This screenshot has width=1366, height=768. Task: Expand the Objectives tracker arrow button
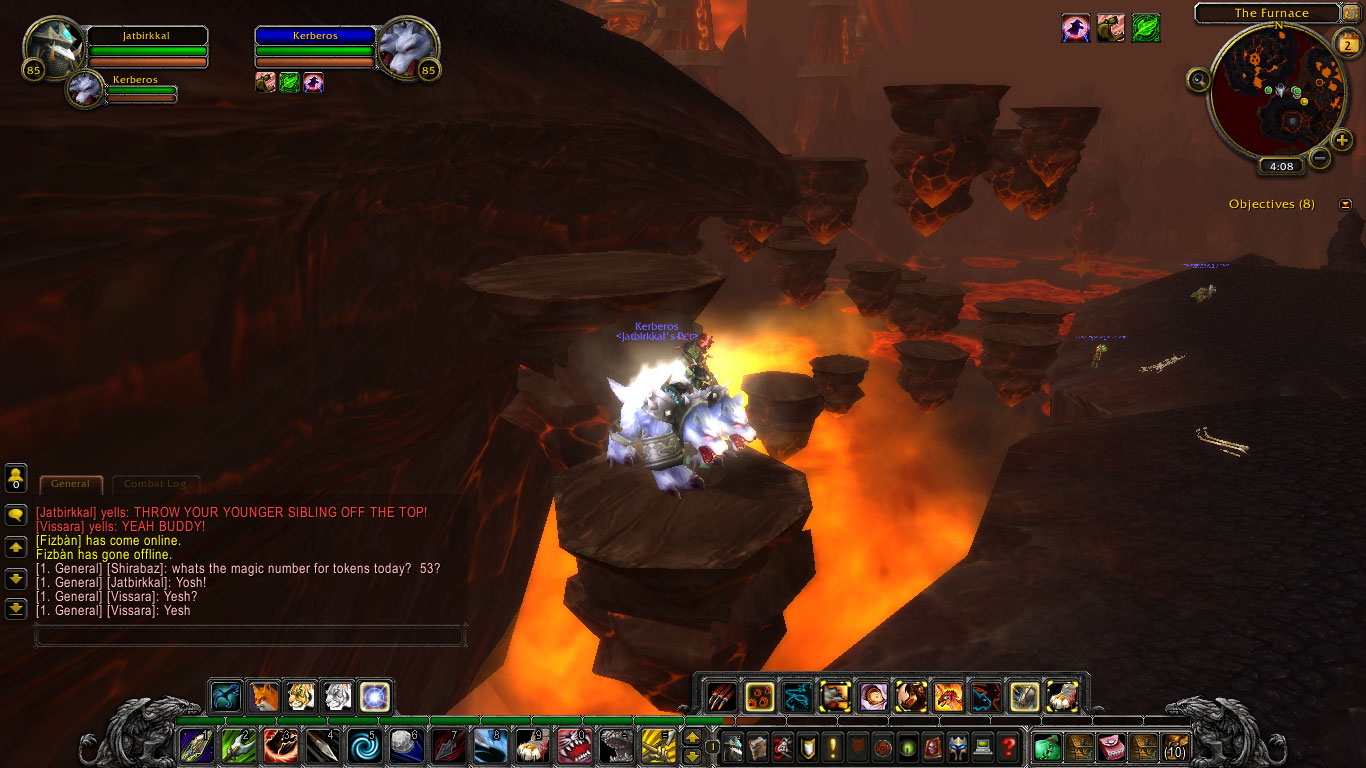1345,205
